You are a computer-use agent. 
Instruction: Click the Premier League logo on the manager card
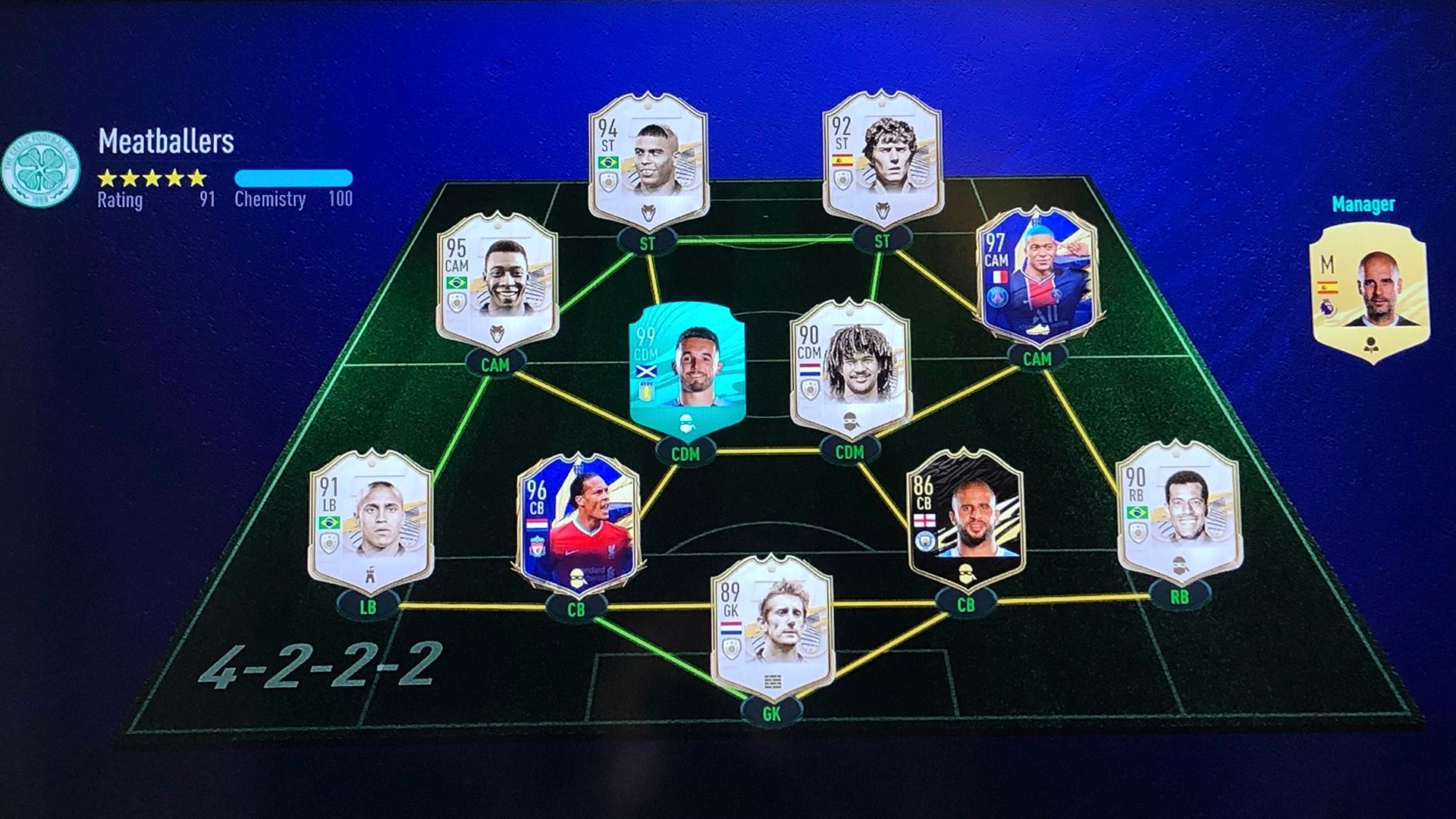1327,308
